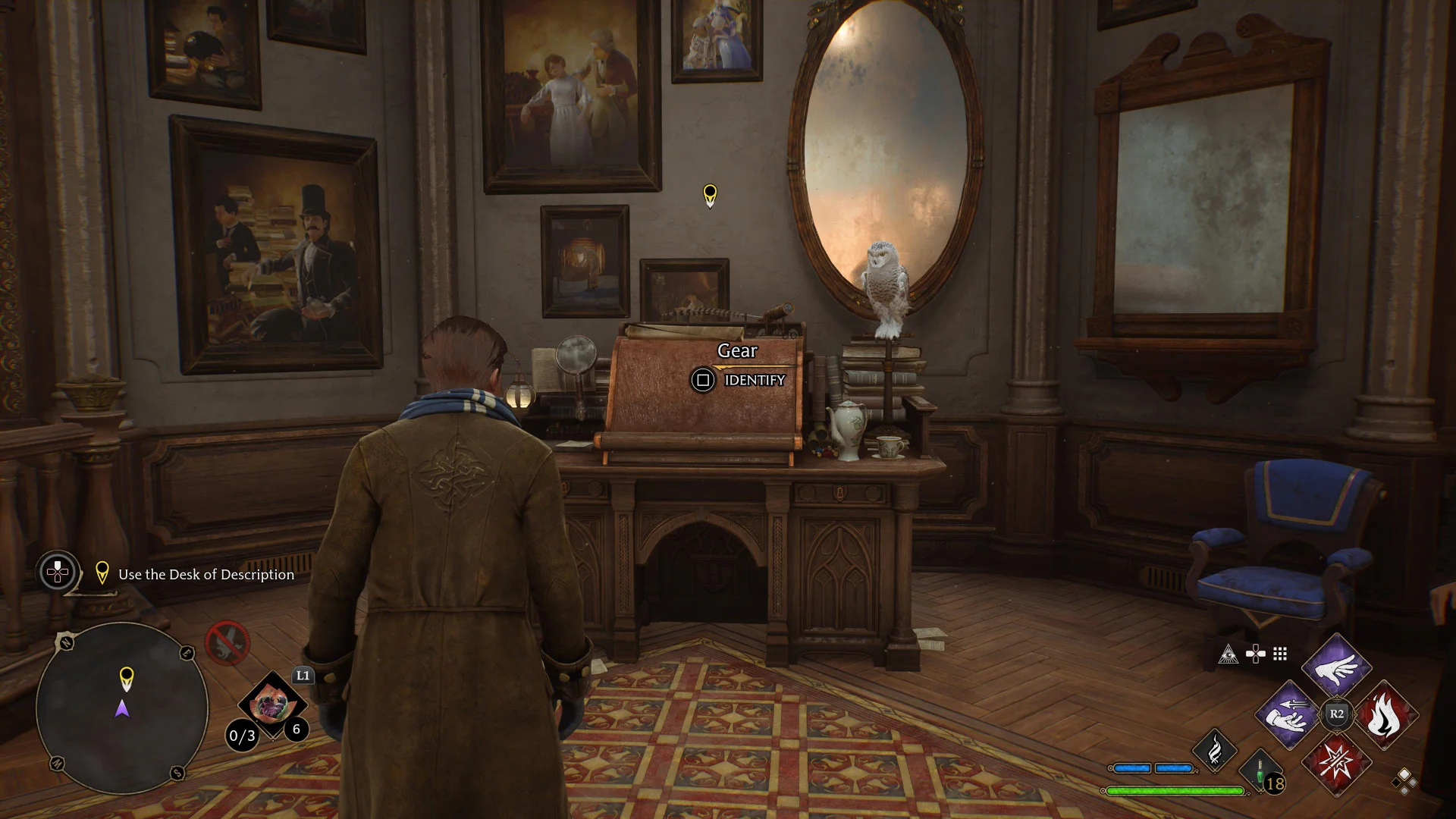Select the Identify option under Gear
The width and height of the screenshot is (1456, 819).
[738, 380]
